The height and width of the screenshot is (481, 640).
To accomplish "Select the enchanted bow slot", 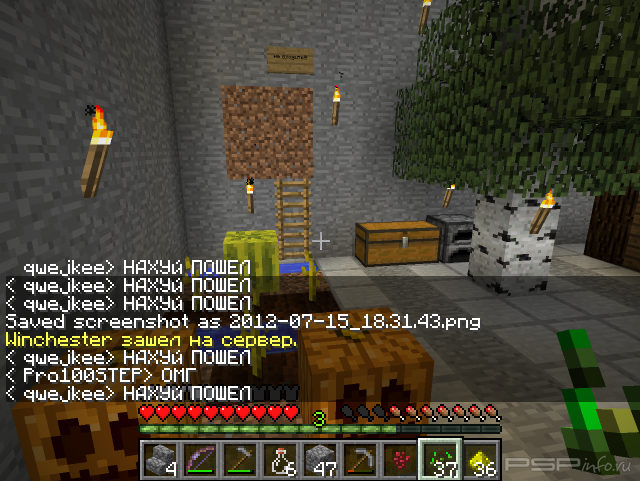I will click(x=200, y=460).
